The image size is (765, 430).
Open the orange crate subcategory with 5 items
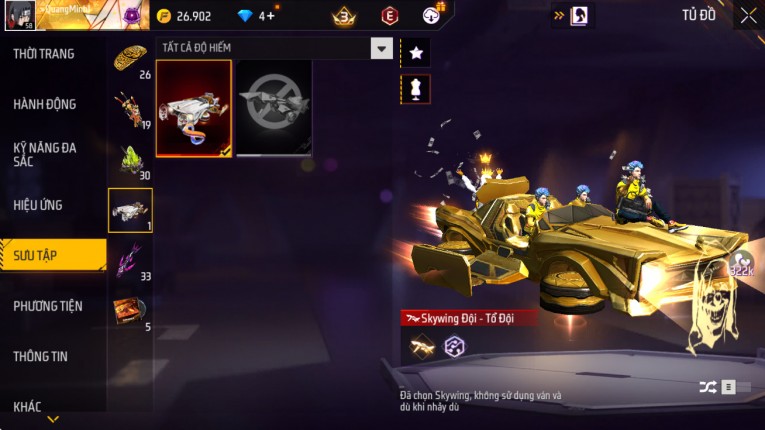130,312
